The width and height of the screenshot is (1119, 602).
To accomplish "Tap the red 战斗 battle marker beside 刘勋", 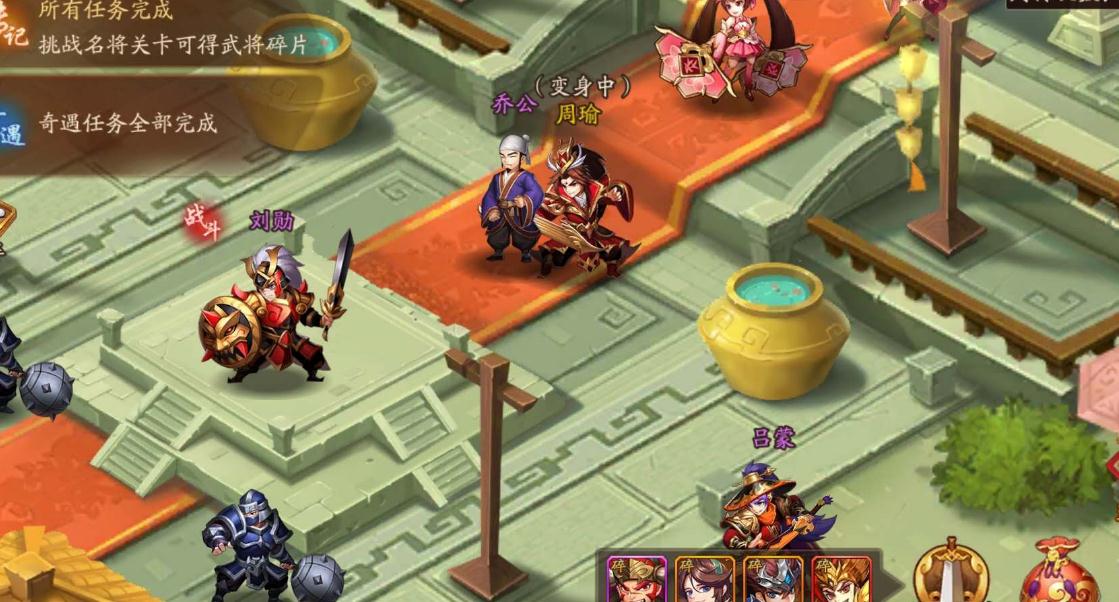I will tap(203, 222).
